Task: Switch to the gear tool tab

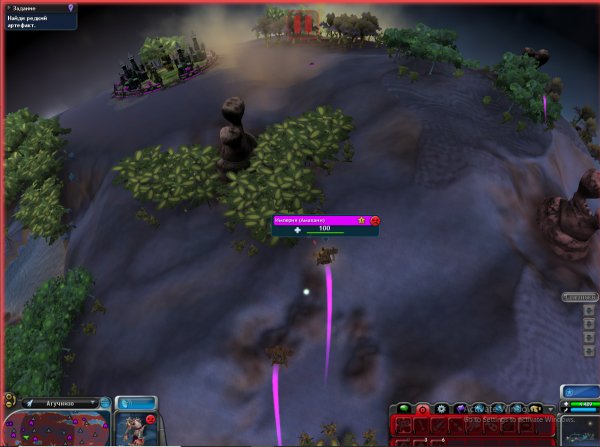Action: point(441,409)
